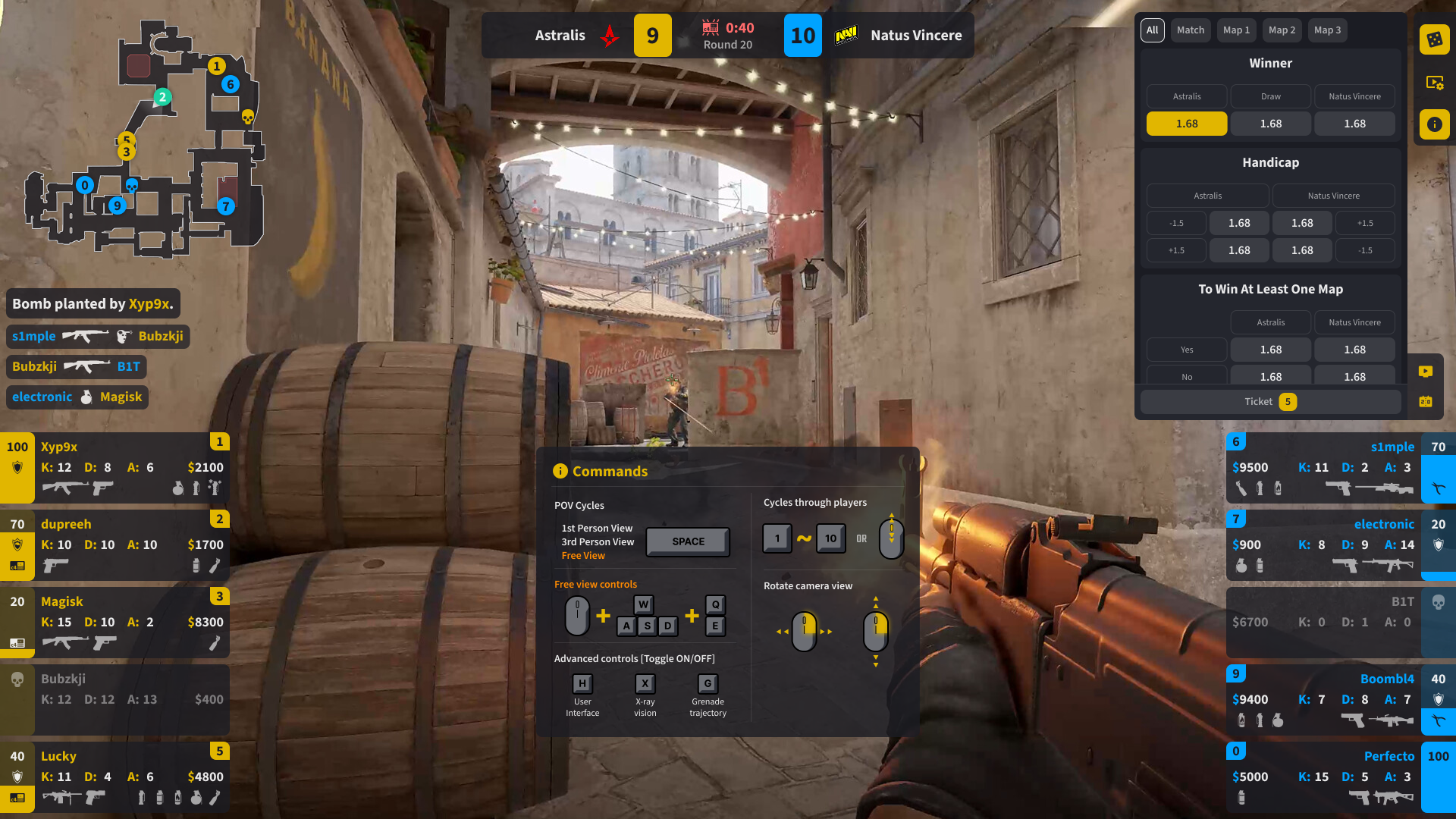Choose Magisk's player panel
Screen dimensions: 1456x819
[115, 623]
